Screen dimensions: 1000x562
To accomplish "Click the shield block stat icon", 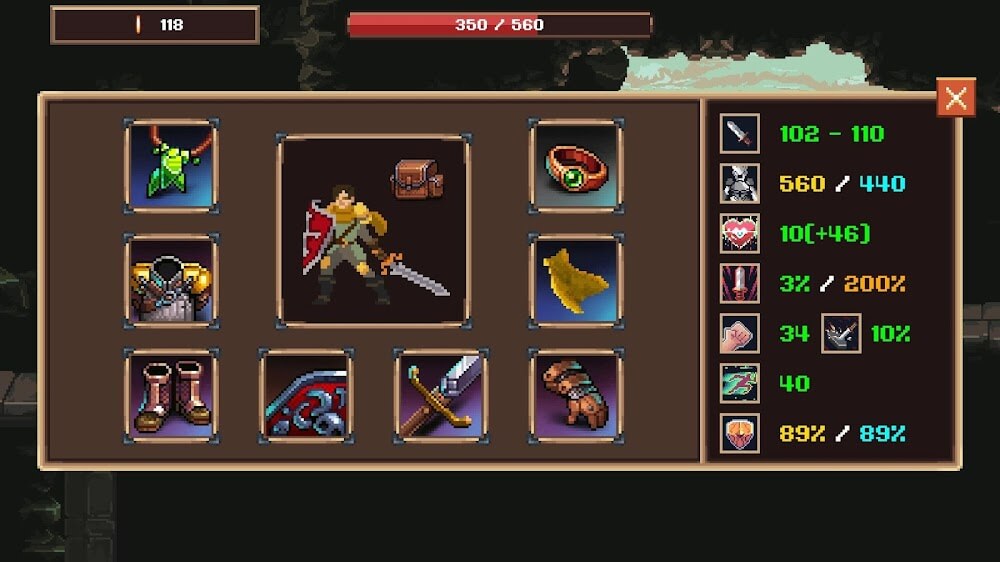I will pos(740,433).
